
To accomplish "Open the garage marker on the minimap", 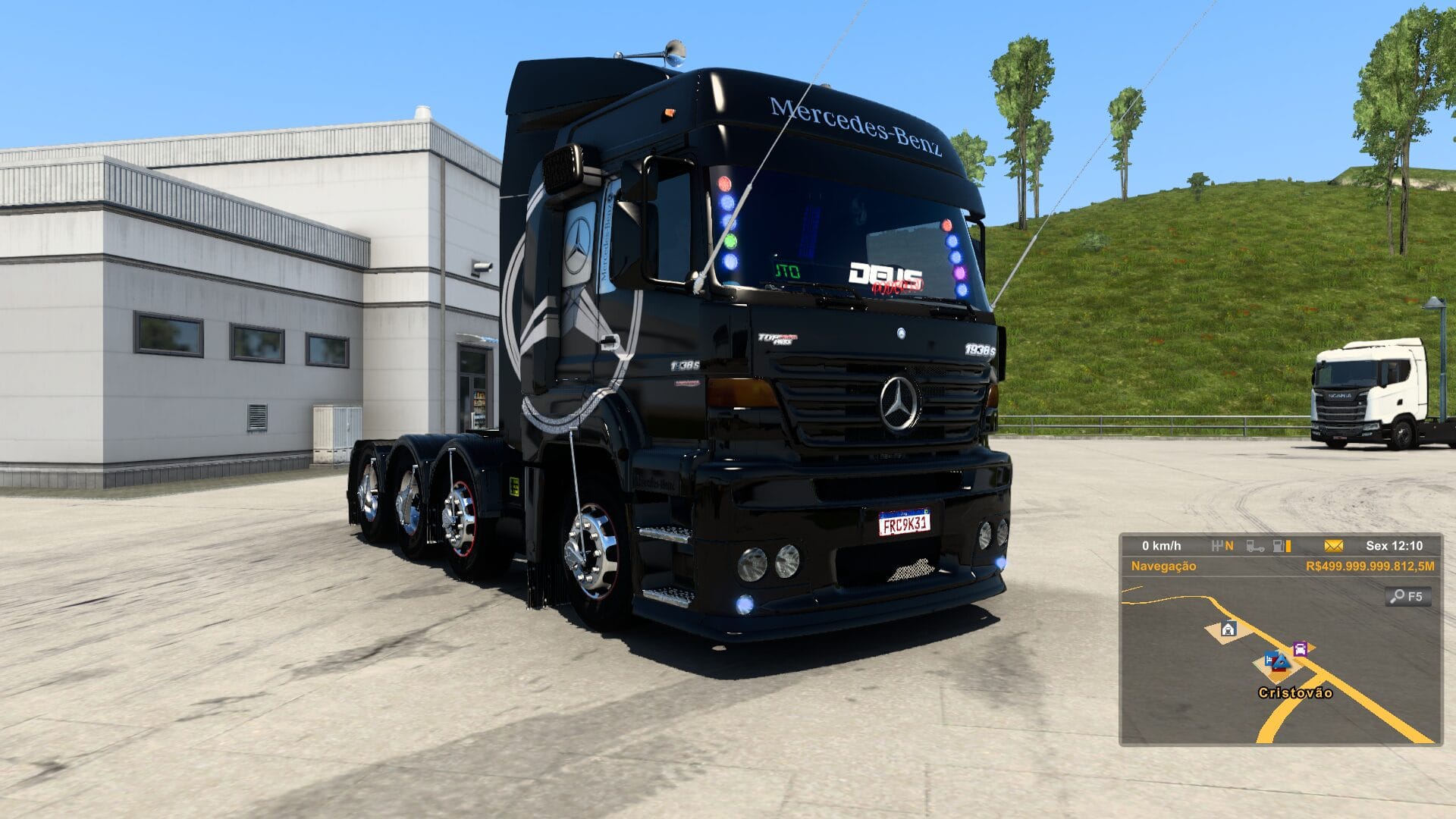I will 1228,629.
